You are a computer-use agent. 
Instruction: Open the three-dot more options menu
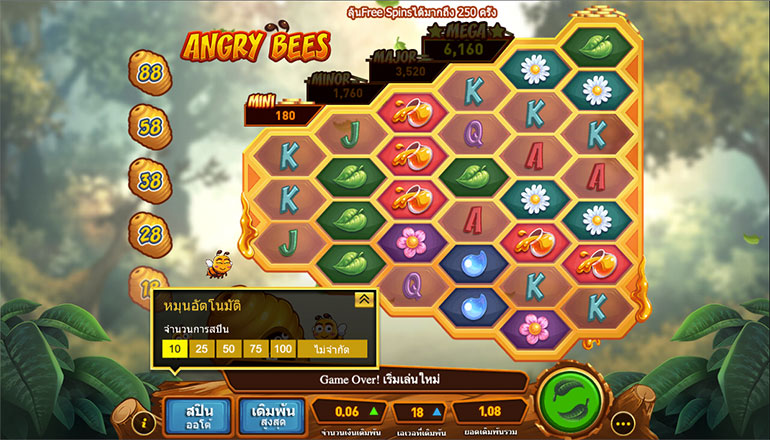point(626,423)
